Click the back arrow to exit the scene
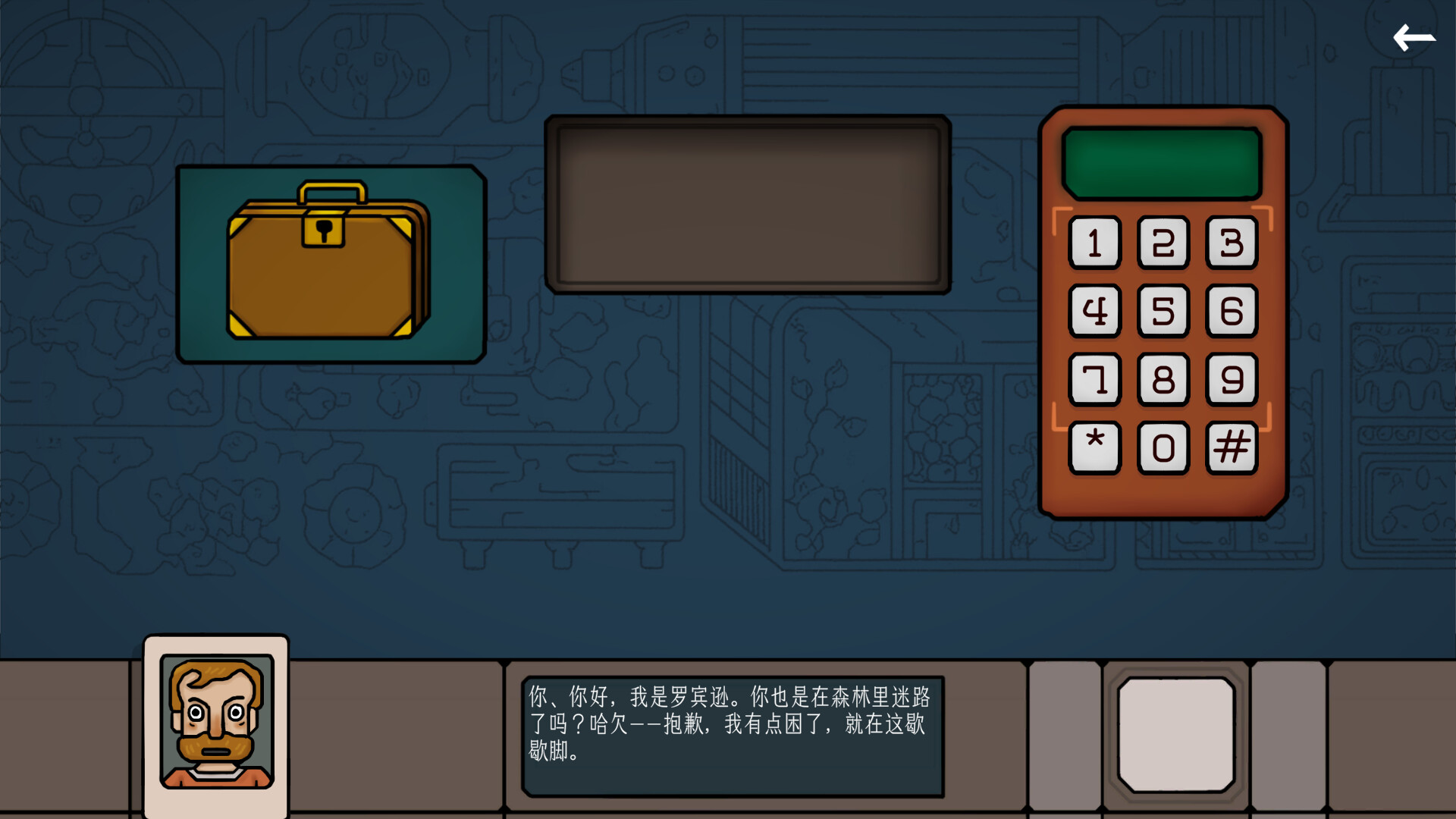The width and height of the screenshot is (1456, 819). point(1415,36)
